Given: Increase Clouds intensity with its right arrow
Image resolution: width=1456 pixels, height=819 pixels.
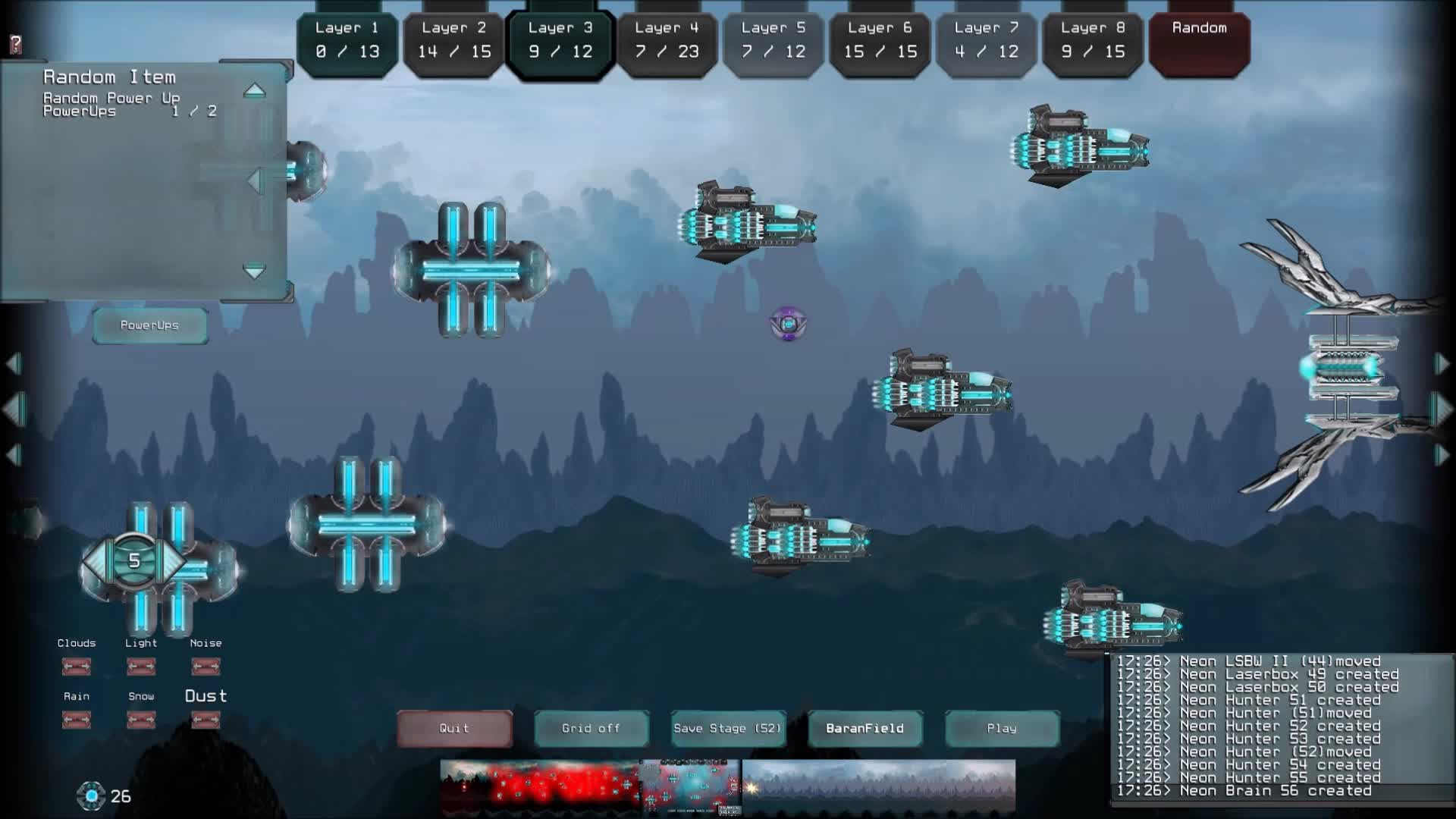Looking at the screenshot, I should 86,667.
